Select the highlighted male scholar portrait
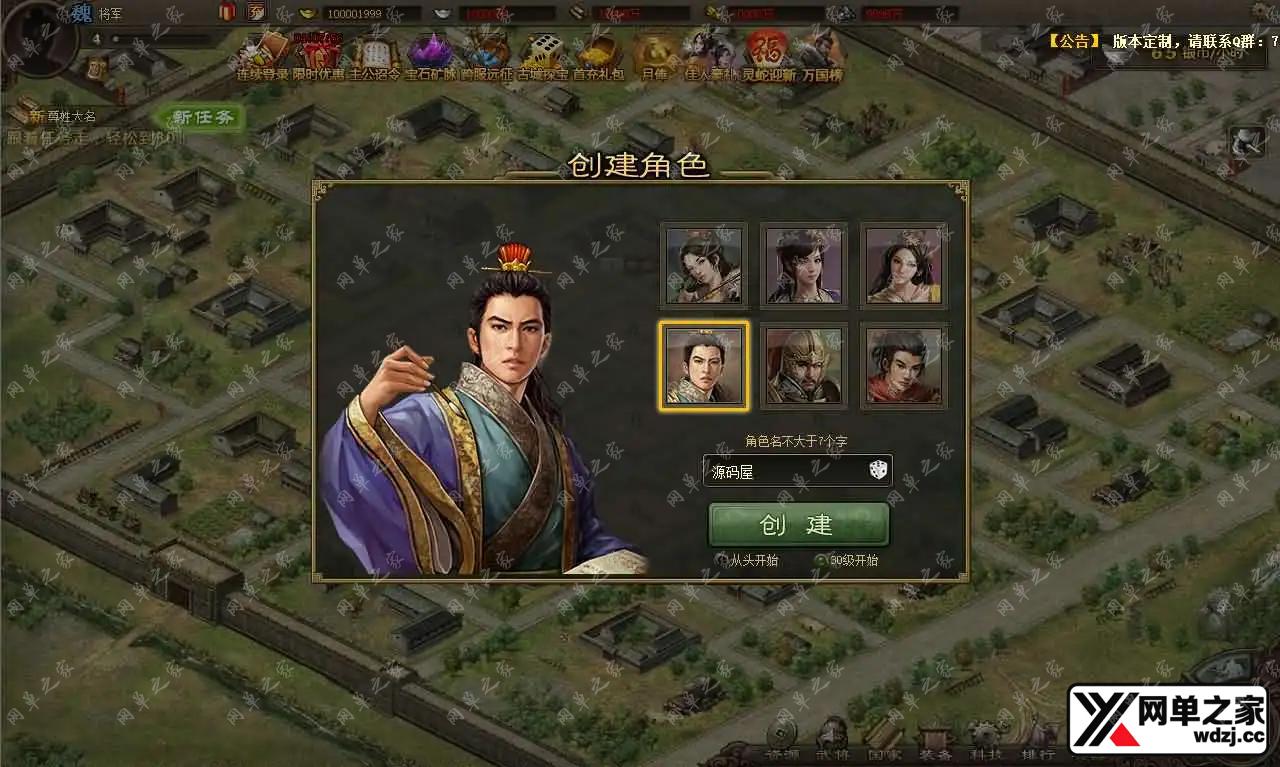The height and width of the screenshot is (767, 1280). tap(704, 365)
